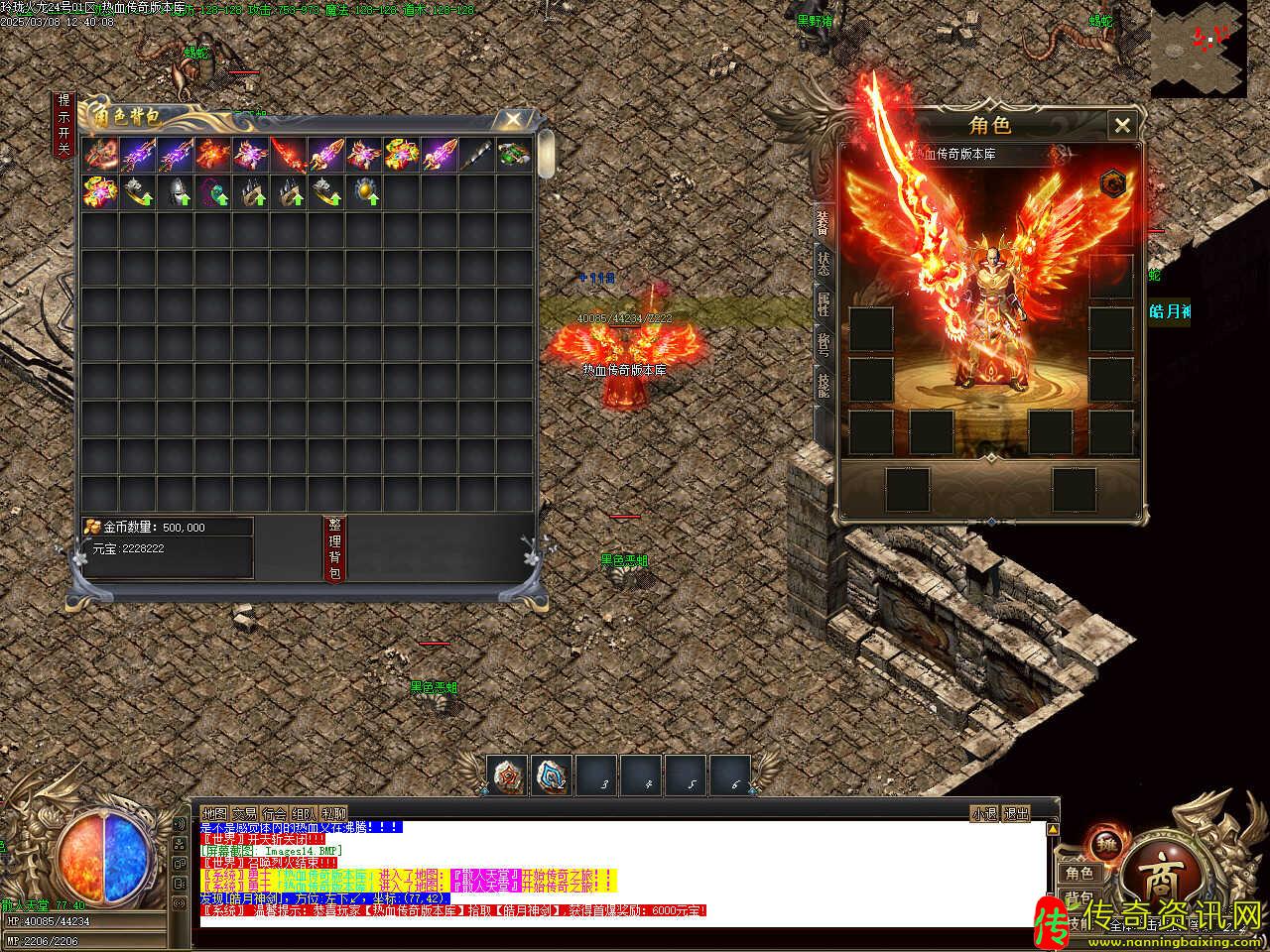The width and height of the screenshot is (1270, 952).
Task: Click the 退出 exit button
Action: [1017, 813]
